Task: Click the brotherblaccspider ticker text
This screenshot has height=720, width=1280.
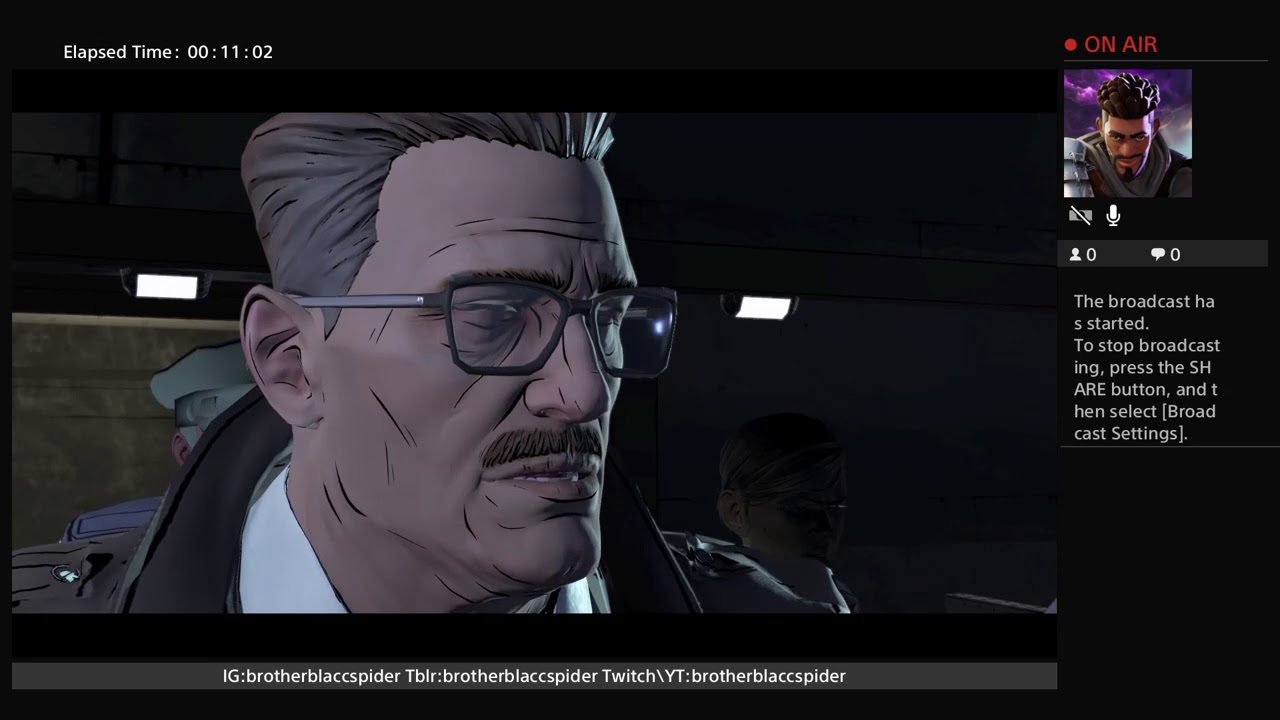Action: coord(534,676)
